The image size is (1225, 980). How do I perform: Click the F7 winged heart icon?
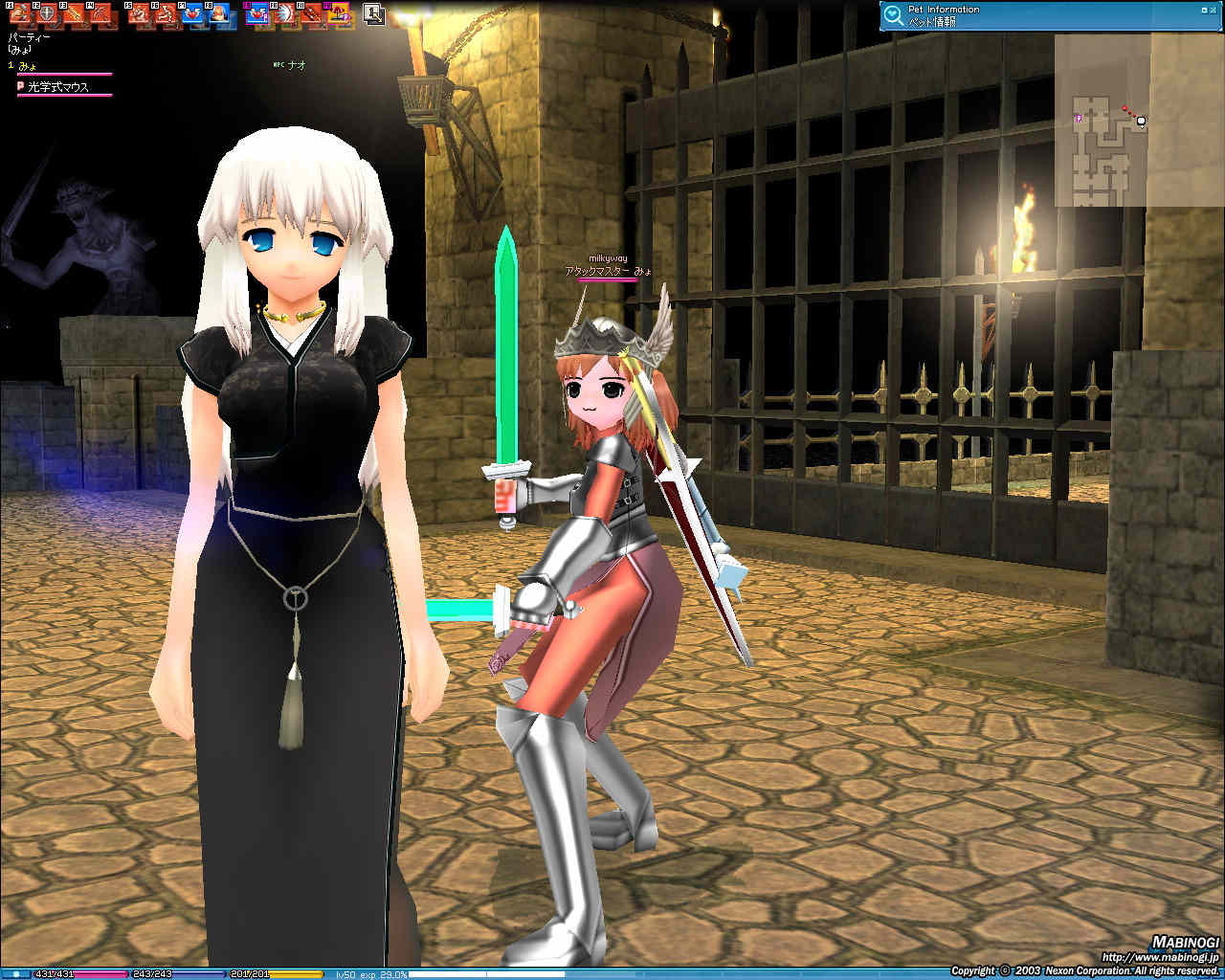[x=191, y=13]
